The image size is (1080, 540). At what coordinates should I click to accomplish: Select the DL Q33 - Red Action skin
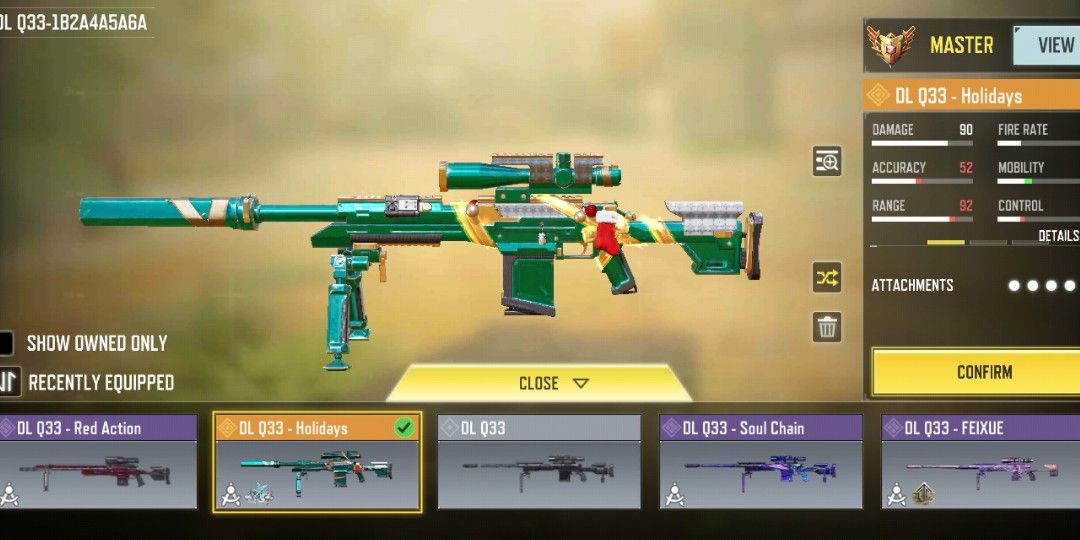click(98, 461)
